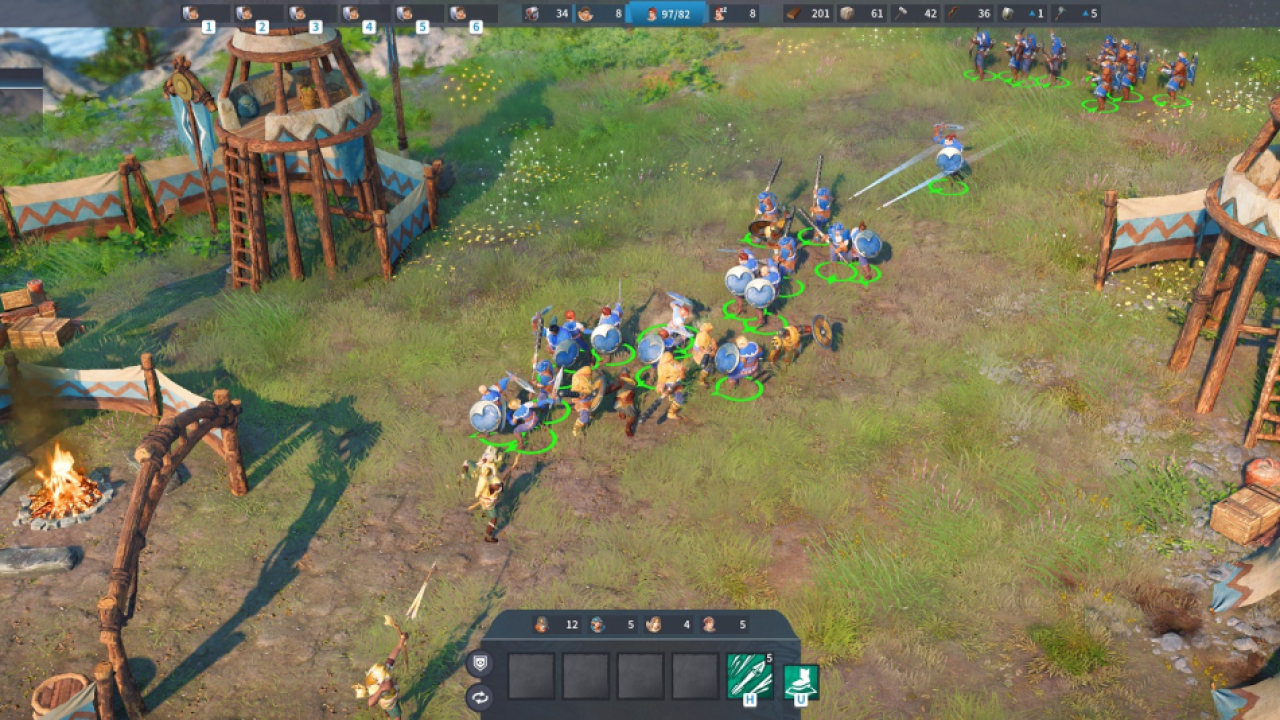Viewport: 1280px width, 720px height.
Task: Toggle the cycling arrows control on the action panel
Action: click(x=478, y=697)
